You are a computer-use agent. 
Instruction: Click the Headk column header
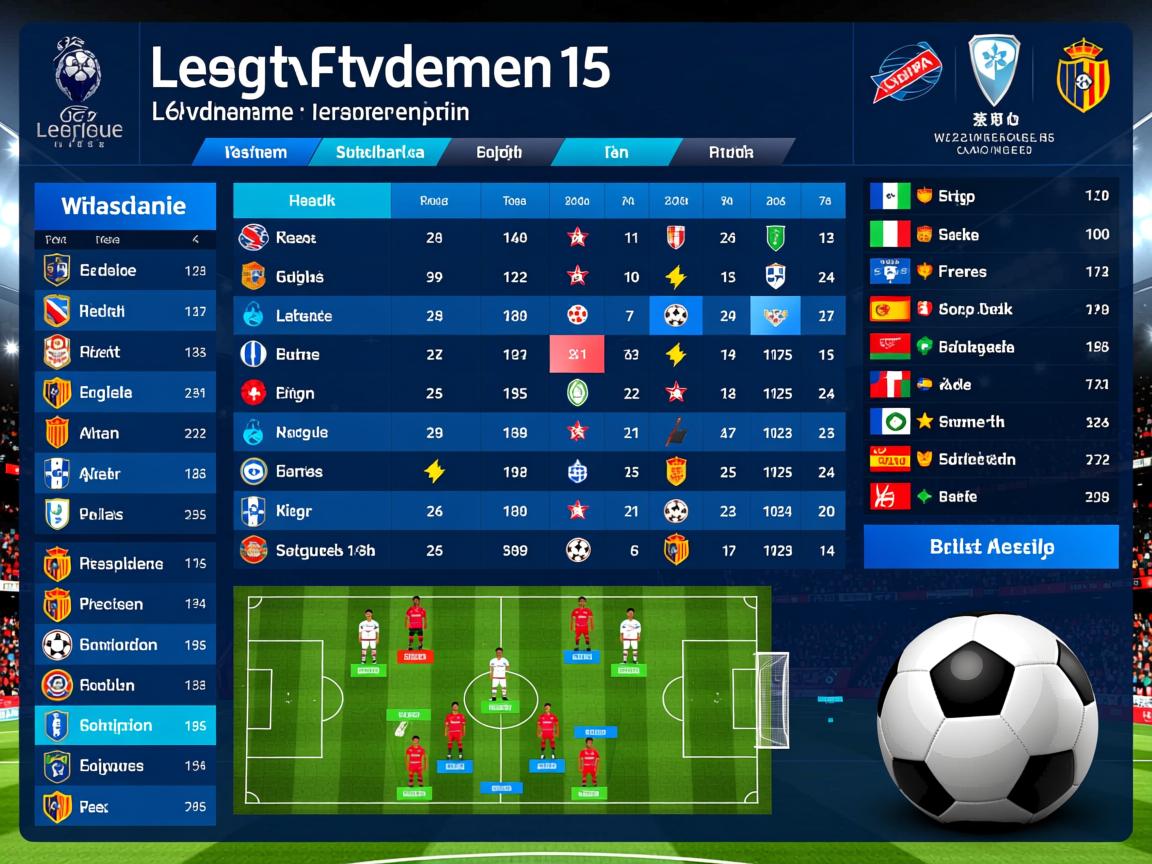311,200
